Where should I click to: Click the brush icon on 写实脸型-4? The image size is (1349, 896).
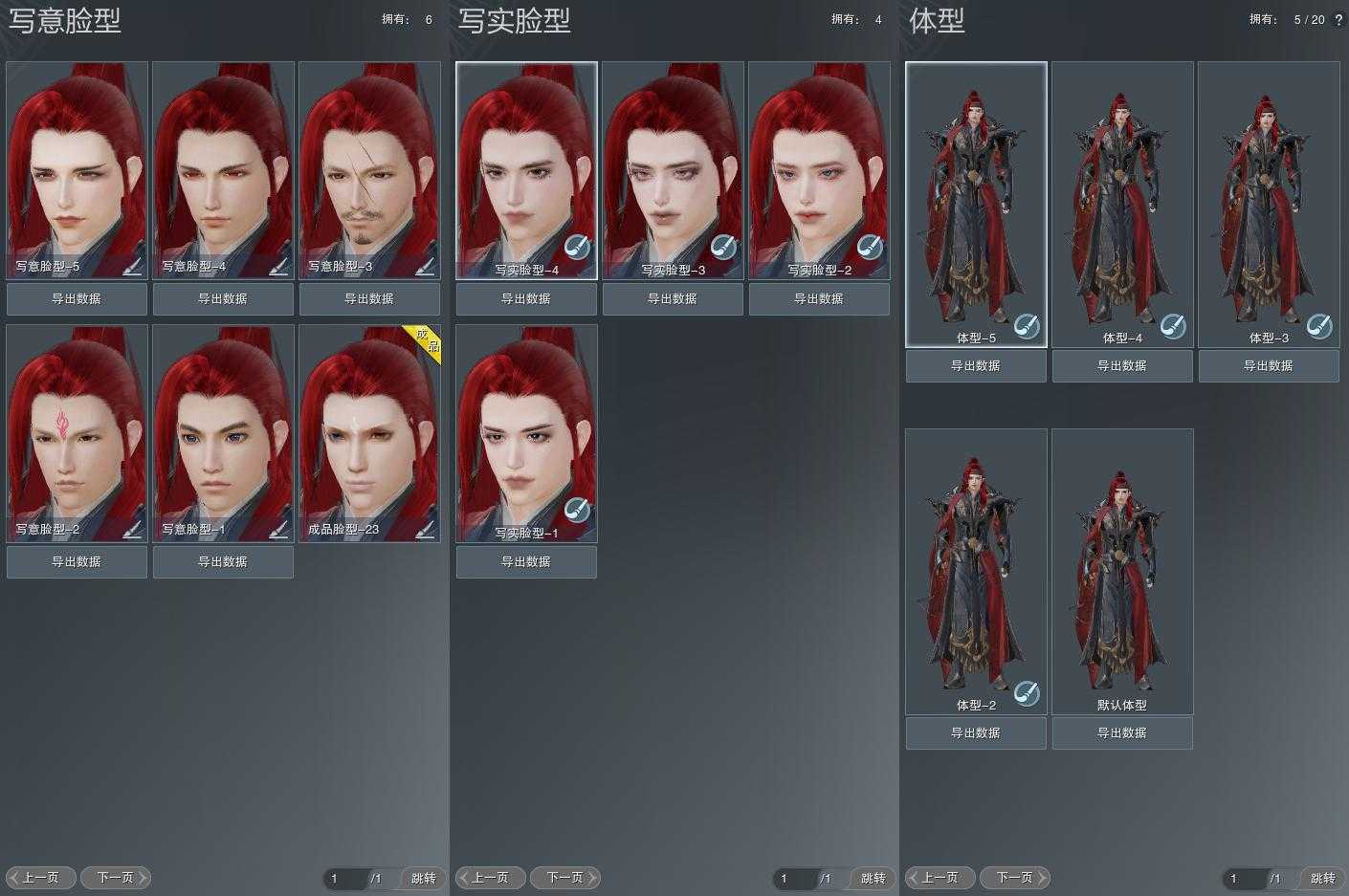pos(577,248)
